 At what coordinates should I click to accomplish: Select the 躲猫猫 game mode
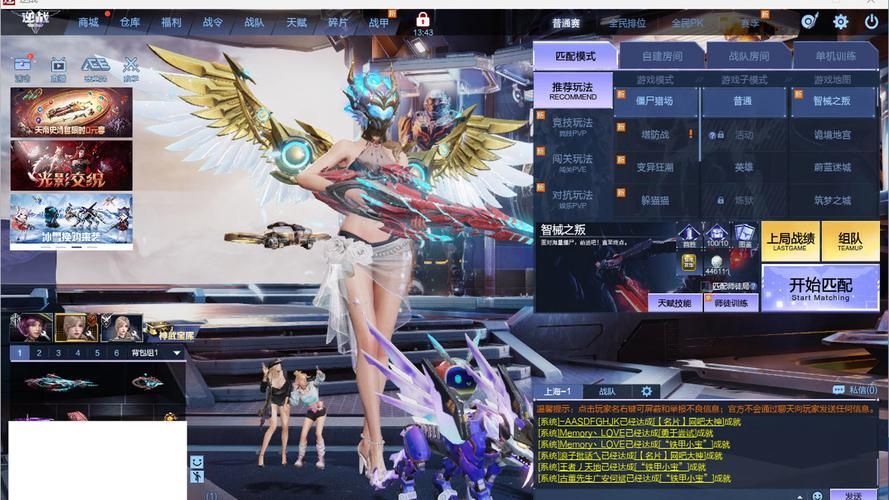pyautogui.click(x=655, y=200)
